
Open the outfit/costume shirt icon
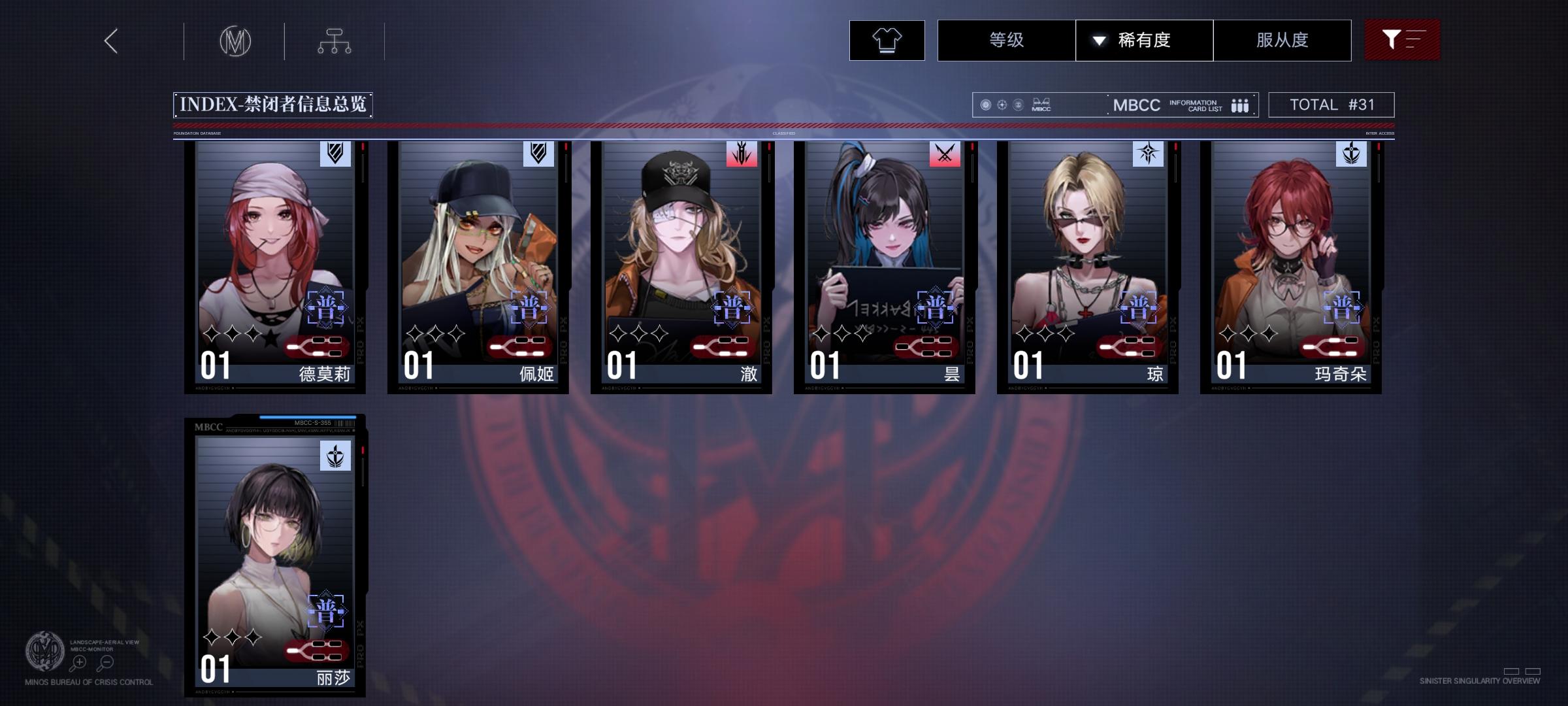[886, 40]
